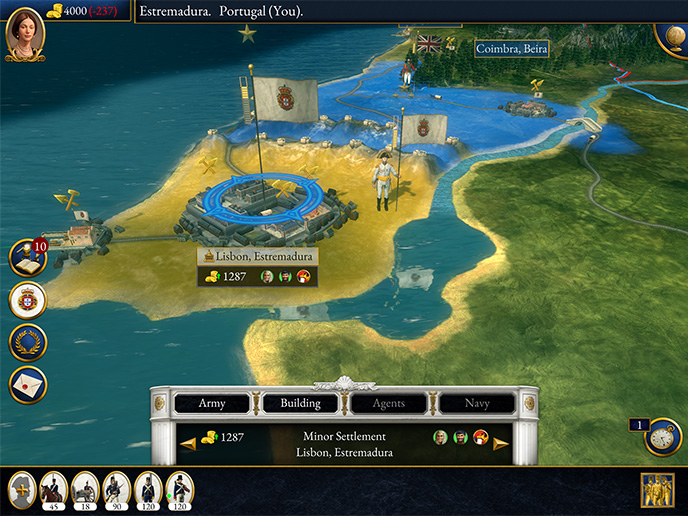Choose the Navy tab
688x516 pixels.
pyautogui.click(x=477, y=404)
